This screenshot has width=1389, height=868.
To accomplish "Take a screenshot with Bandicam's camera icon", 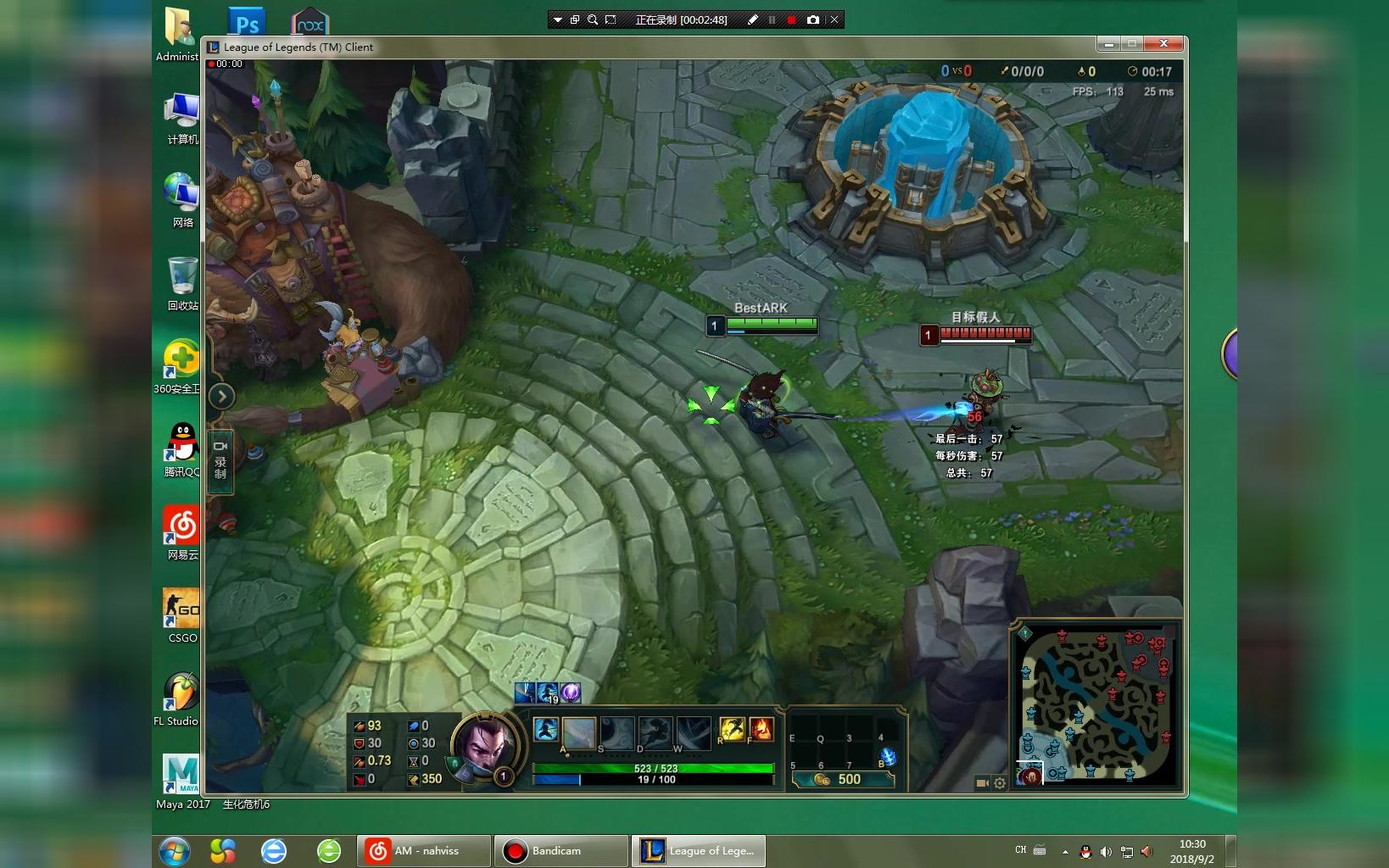I will pos(814,19).
